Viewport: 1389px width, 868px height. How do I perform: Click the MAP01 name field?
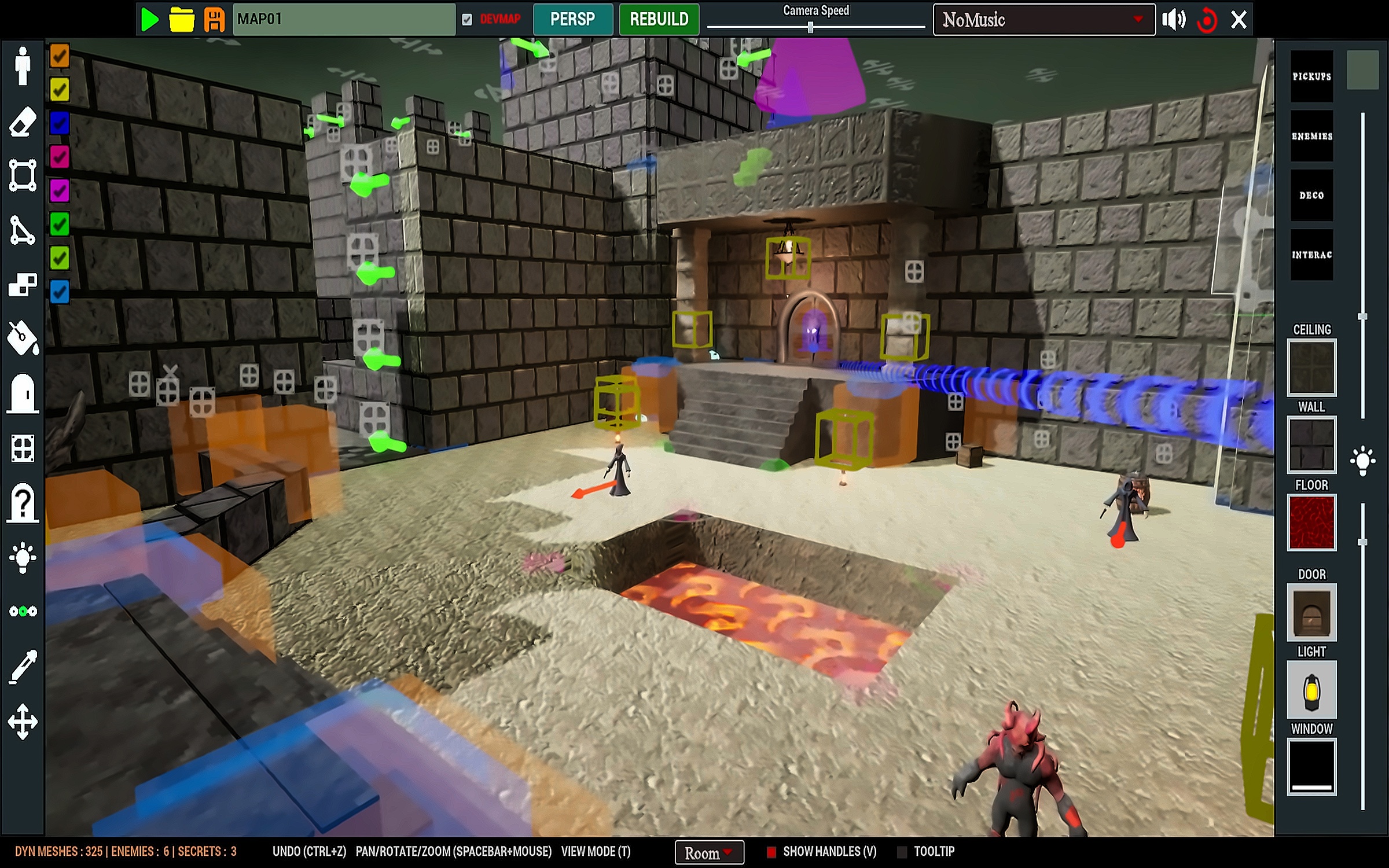(344, 20)
